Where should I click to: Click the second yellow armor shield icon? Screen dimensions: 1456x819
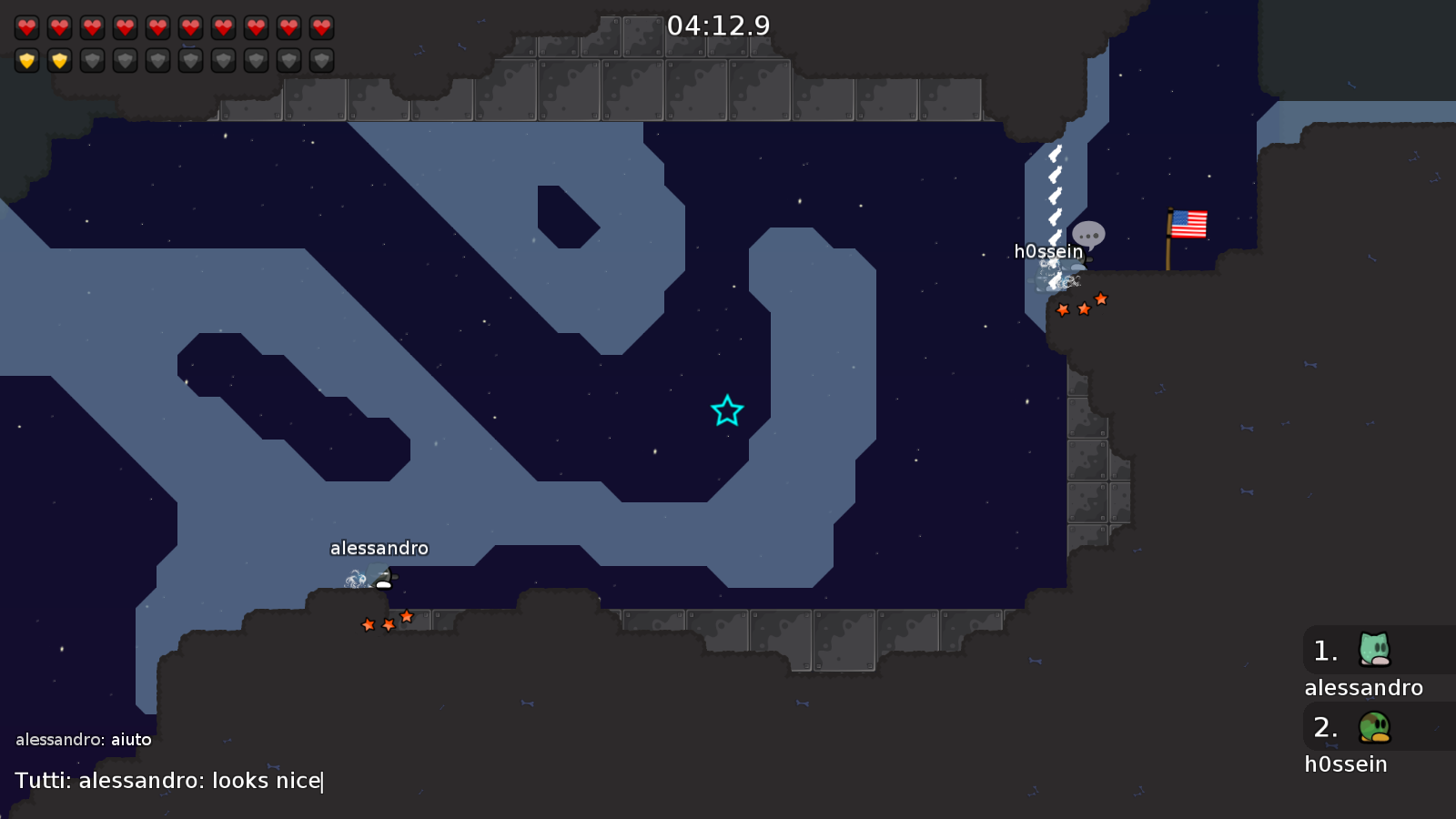(x=59, y=60)
